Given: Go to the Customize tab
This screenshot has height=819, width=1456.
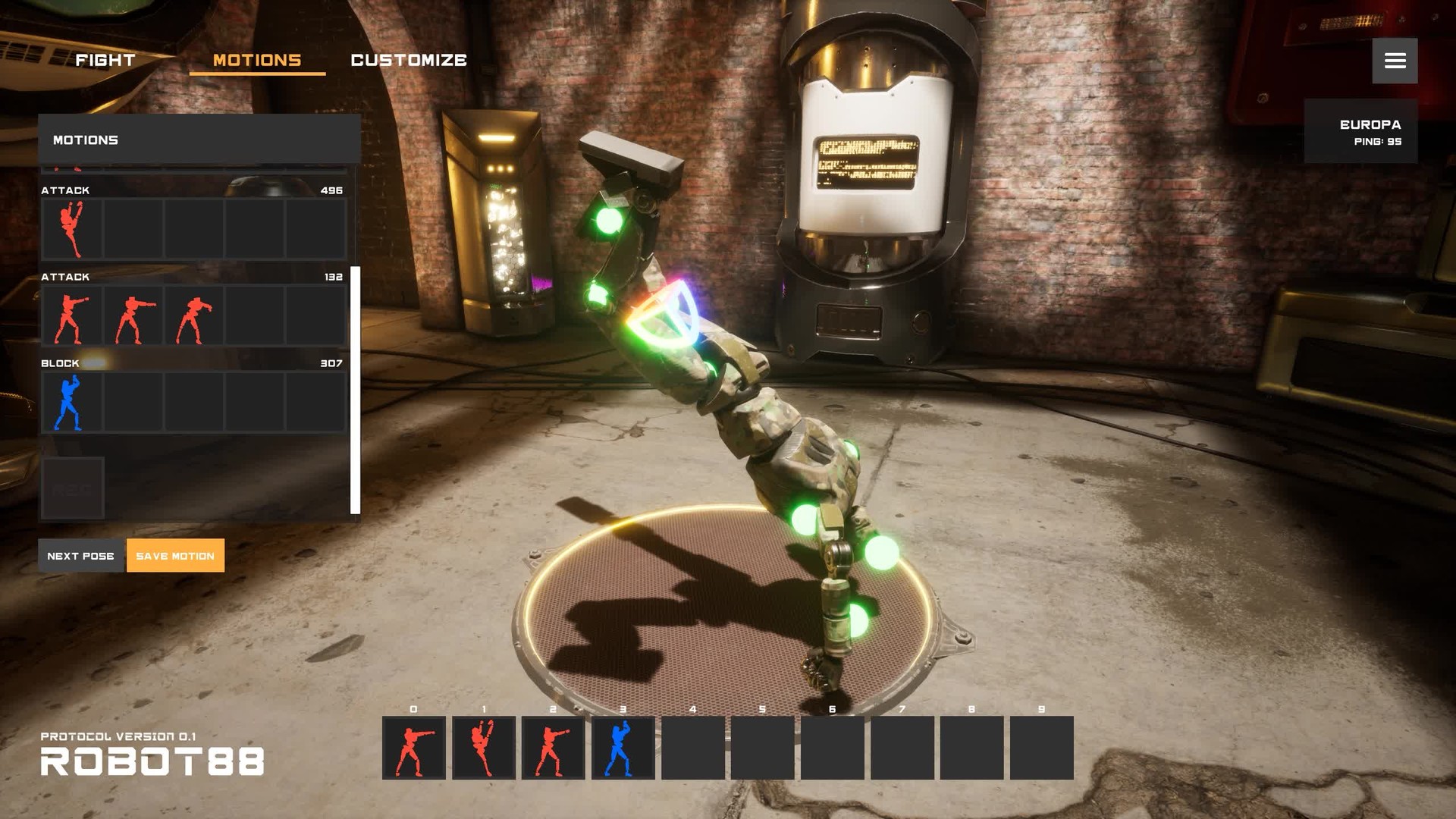Looking at the screenshot, I should pyautogui.click(x=409, y=60).
